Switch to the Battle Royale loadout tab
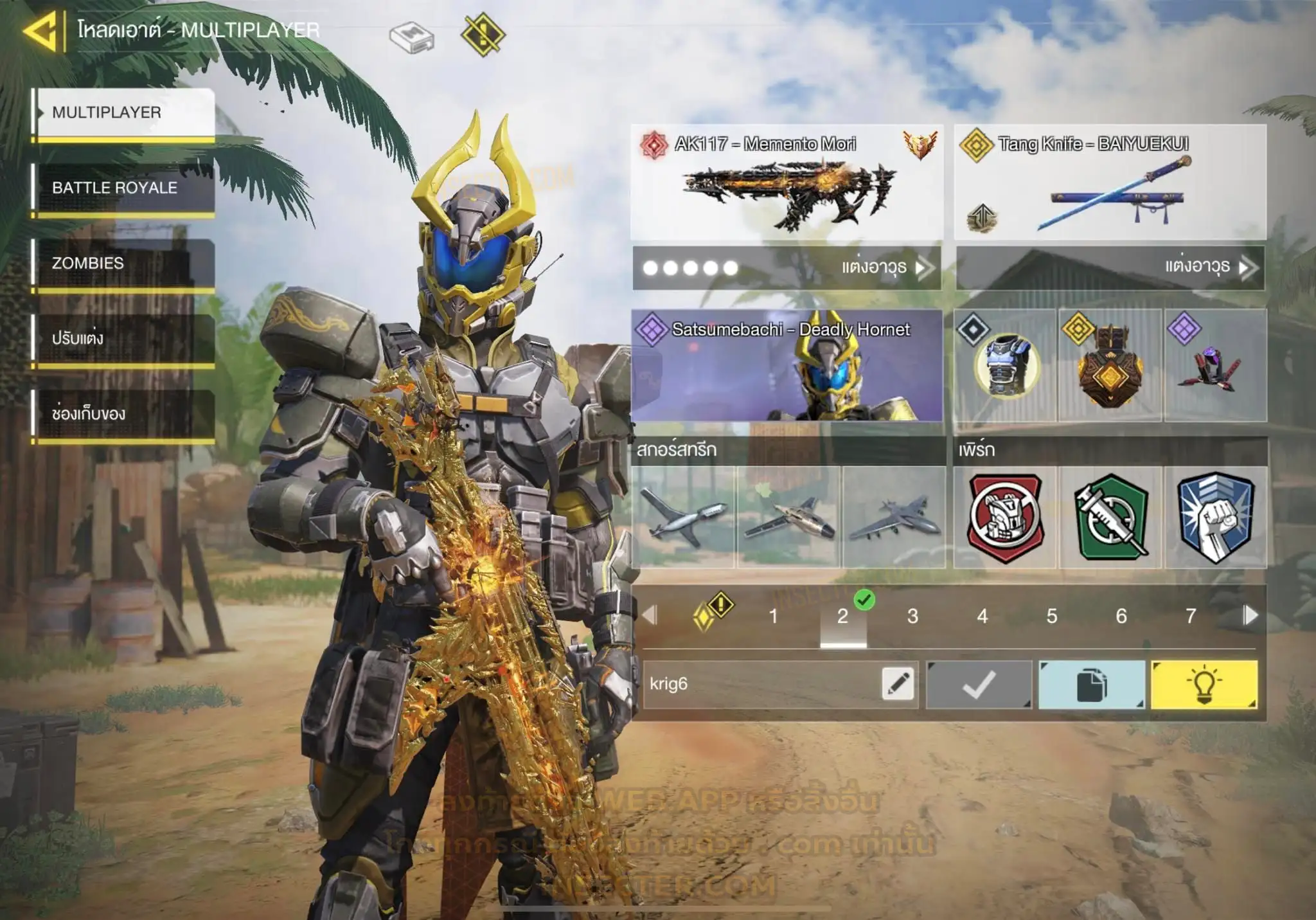 click(x=123, y=188)
